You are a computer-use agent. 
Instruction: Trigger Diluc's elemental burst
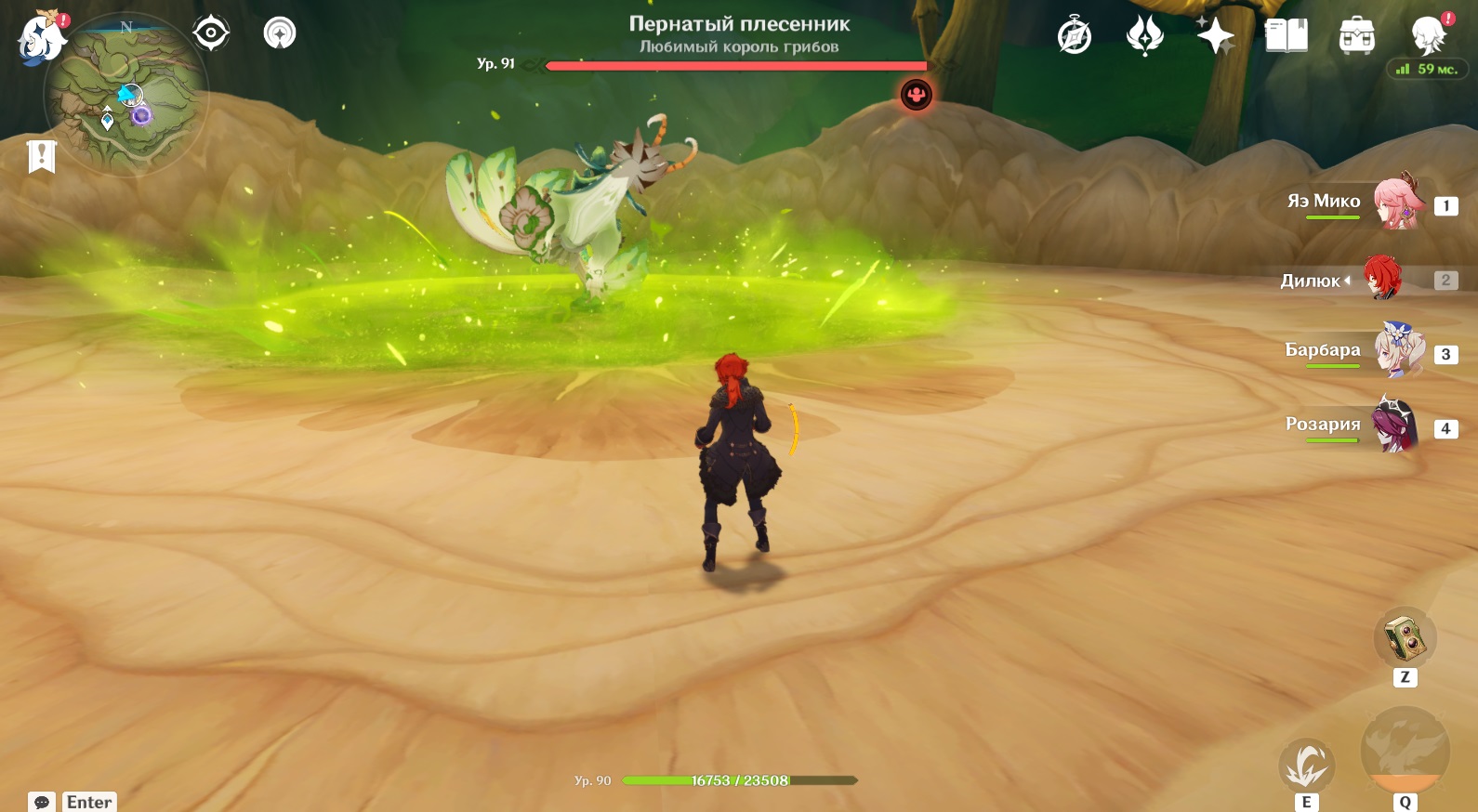1405,751
